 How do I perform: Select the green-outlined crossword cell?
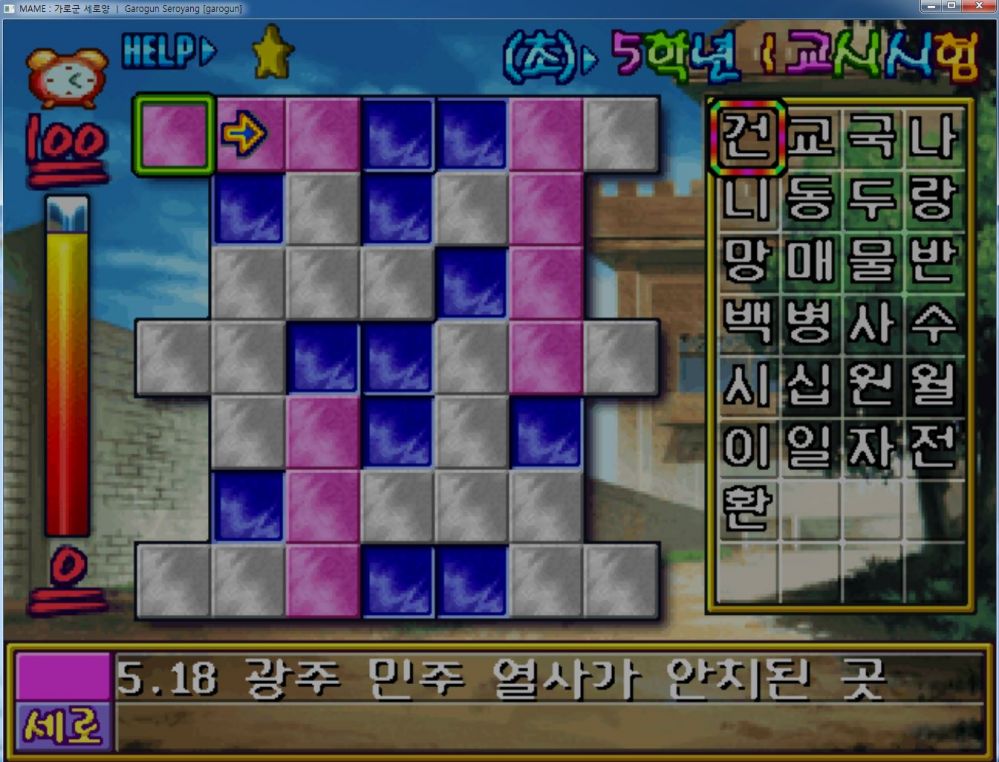tap(173, 135)
